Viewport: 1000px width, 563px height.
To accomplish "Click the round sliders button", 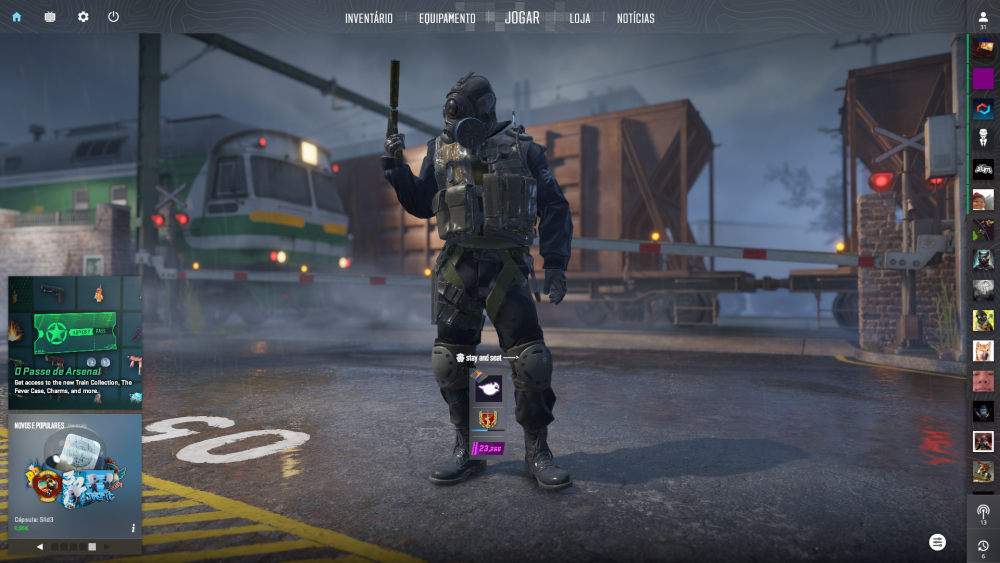I will 937,541.
